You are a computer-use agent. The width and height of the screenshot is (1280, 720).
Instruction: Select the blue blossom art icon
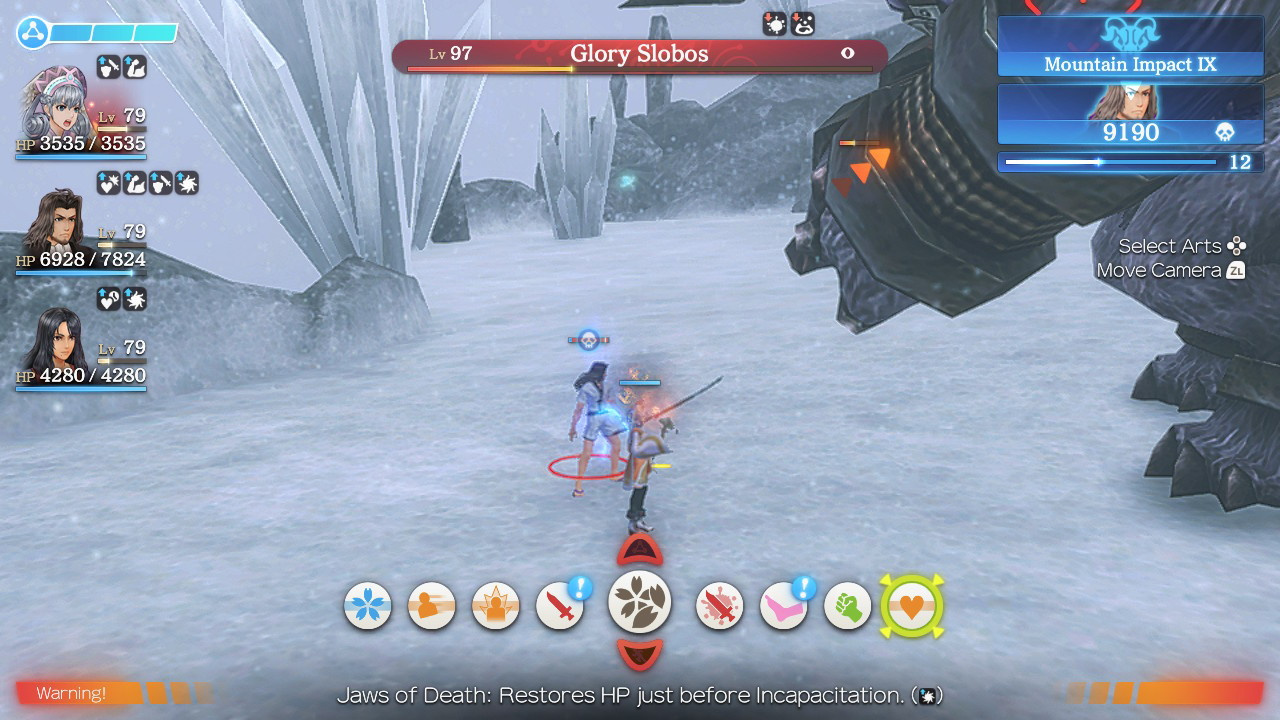367,605
